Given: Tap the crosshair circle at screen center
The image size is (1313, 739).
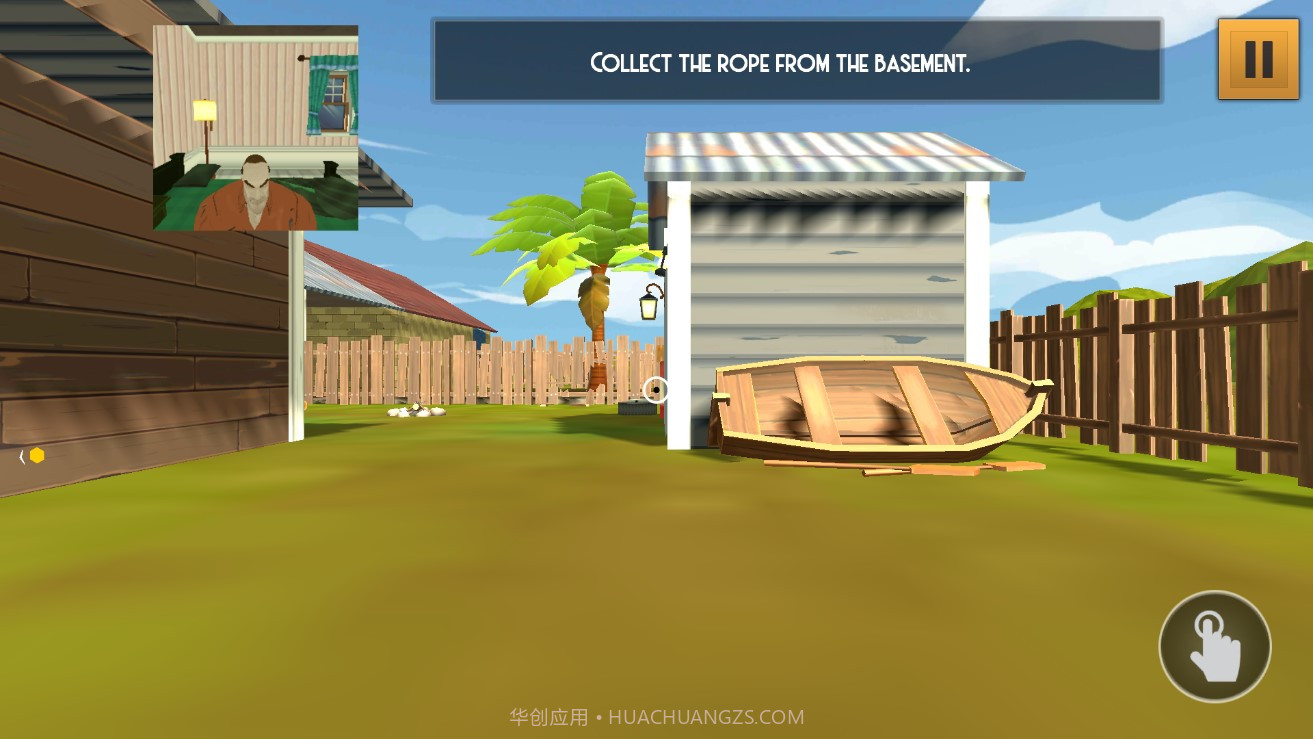Looking at the screenshot, I should point(656,389).
